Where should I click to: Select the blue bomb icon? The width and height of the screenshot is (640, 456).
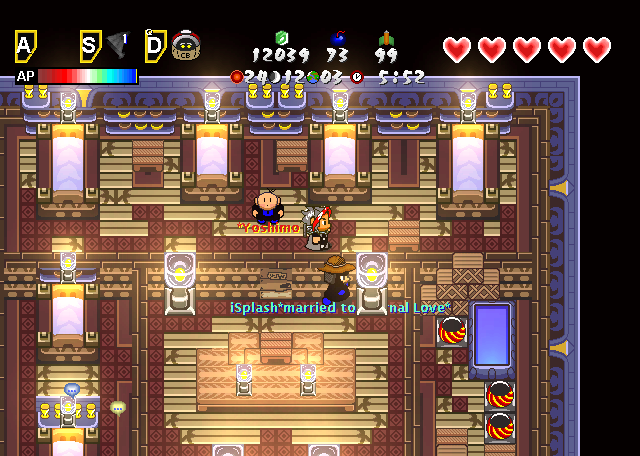pos(337,38)
